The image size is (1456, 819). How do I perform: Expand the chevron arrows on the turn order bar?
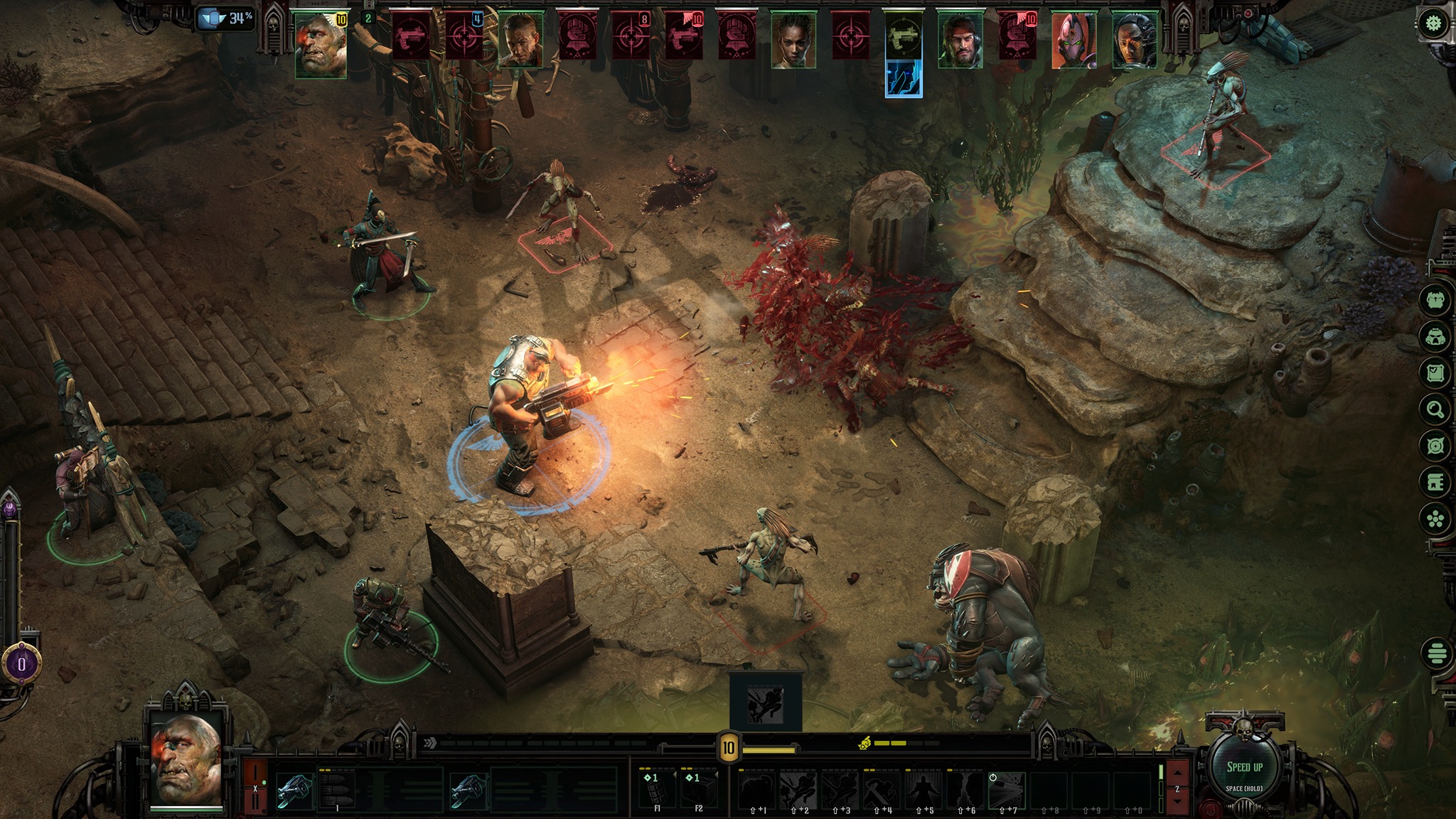[429, 743]
